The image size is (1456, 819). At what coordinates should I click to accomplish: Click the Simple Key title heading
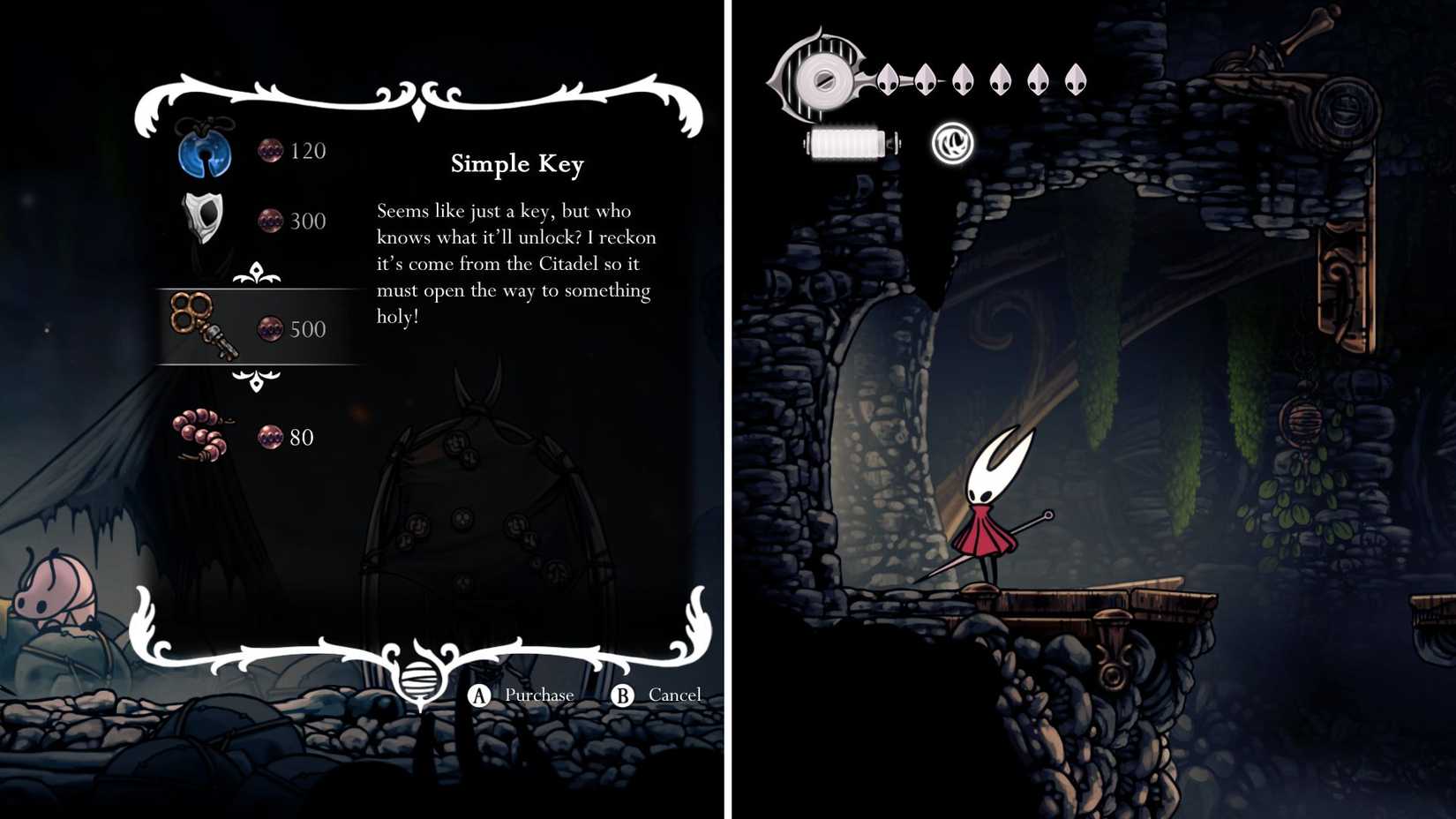click(x=516, y=164)
